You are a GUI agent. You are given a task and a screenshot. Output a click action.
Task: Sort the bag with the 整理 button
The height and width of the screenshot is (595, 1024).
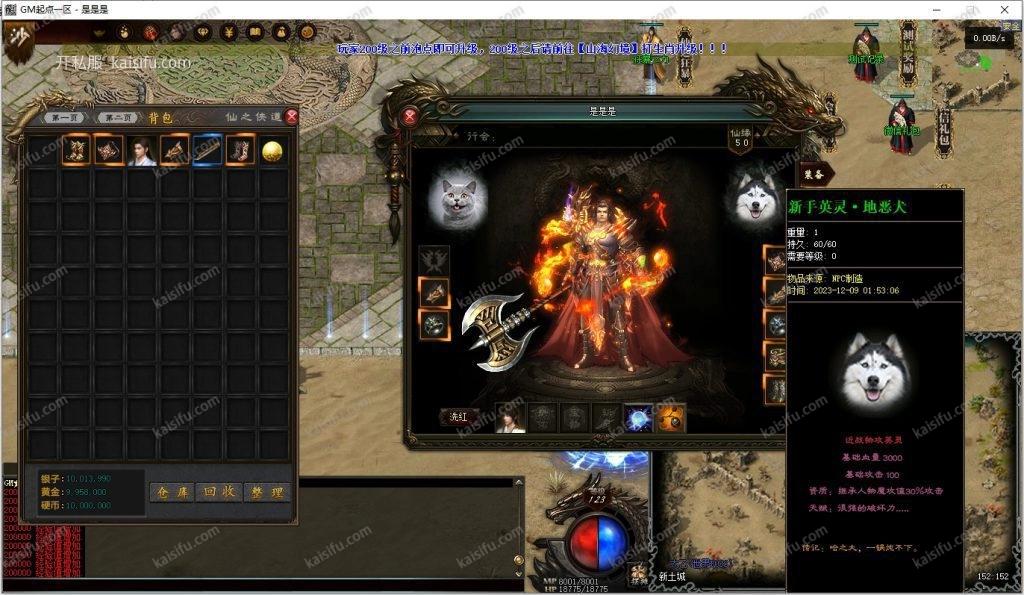[x=267, y=492]
